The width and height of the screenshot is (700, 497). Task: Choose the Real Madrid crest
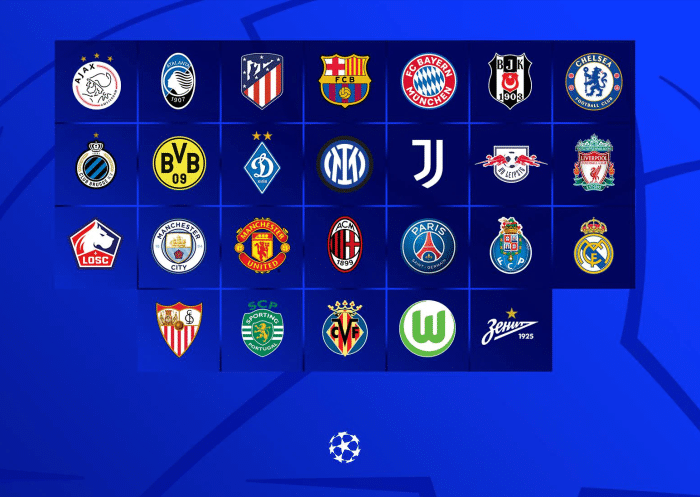tap(593, 247)
